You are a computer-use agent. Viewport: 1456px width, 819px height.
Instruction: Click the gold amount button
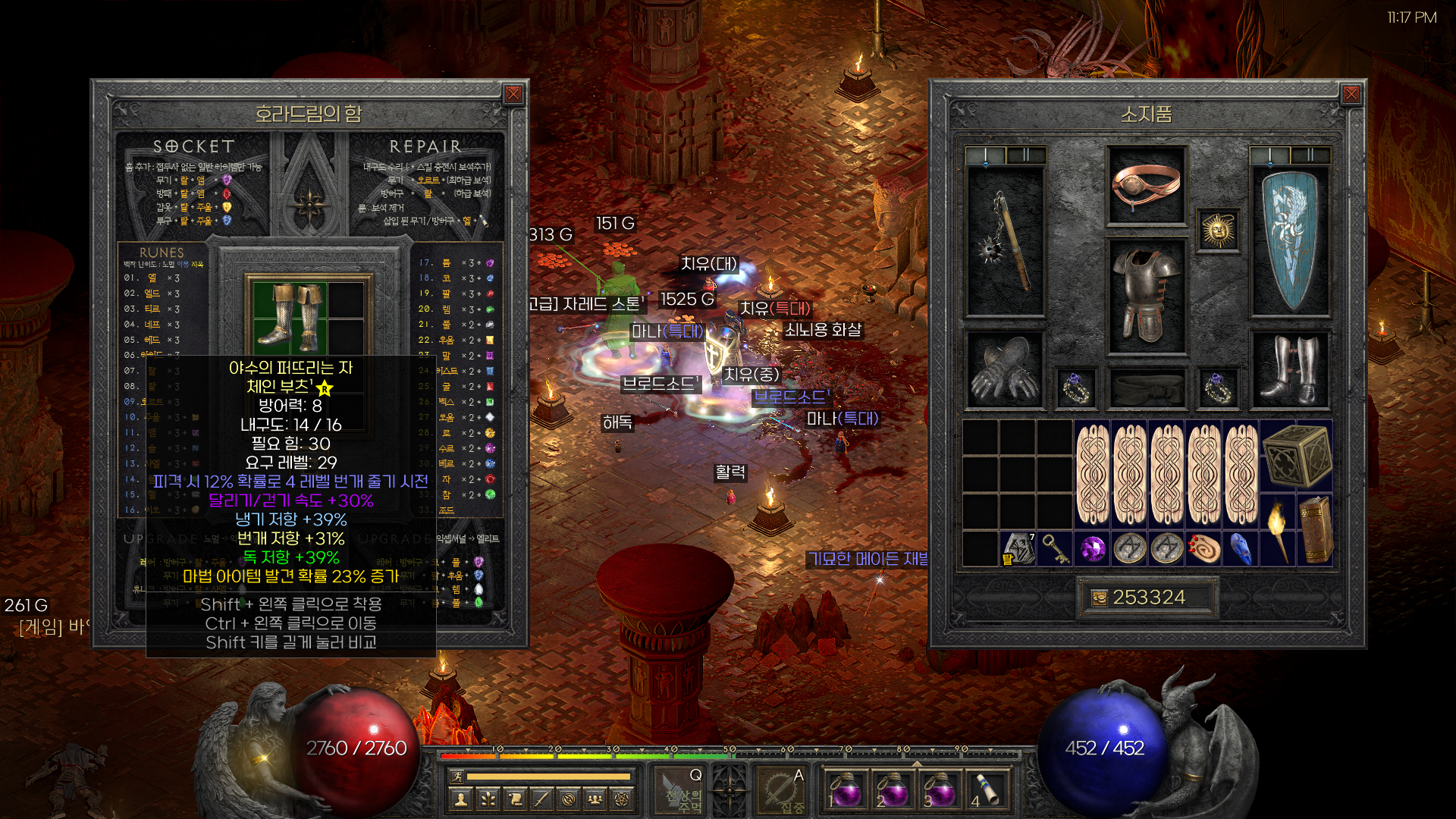pyautogui.click(x=1145, y=598)
